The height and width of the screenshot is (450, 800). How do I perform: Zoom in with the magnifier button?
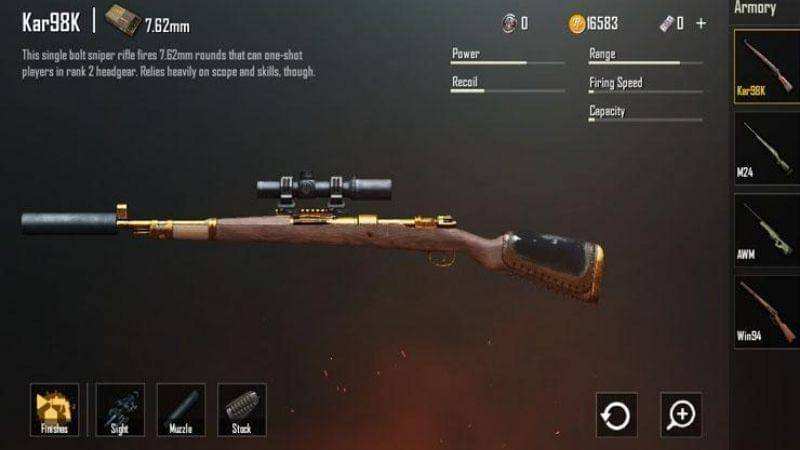[681, 414]
